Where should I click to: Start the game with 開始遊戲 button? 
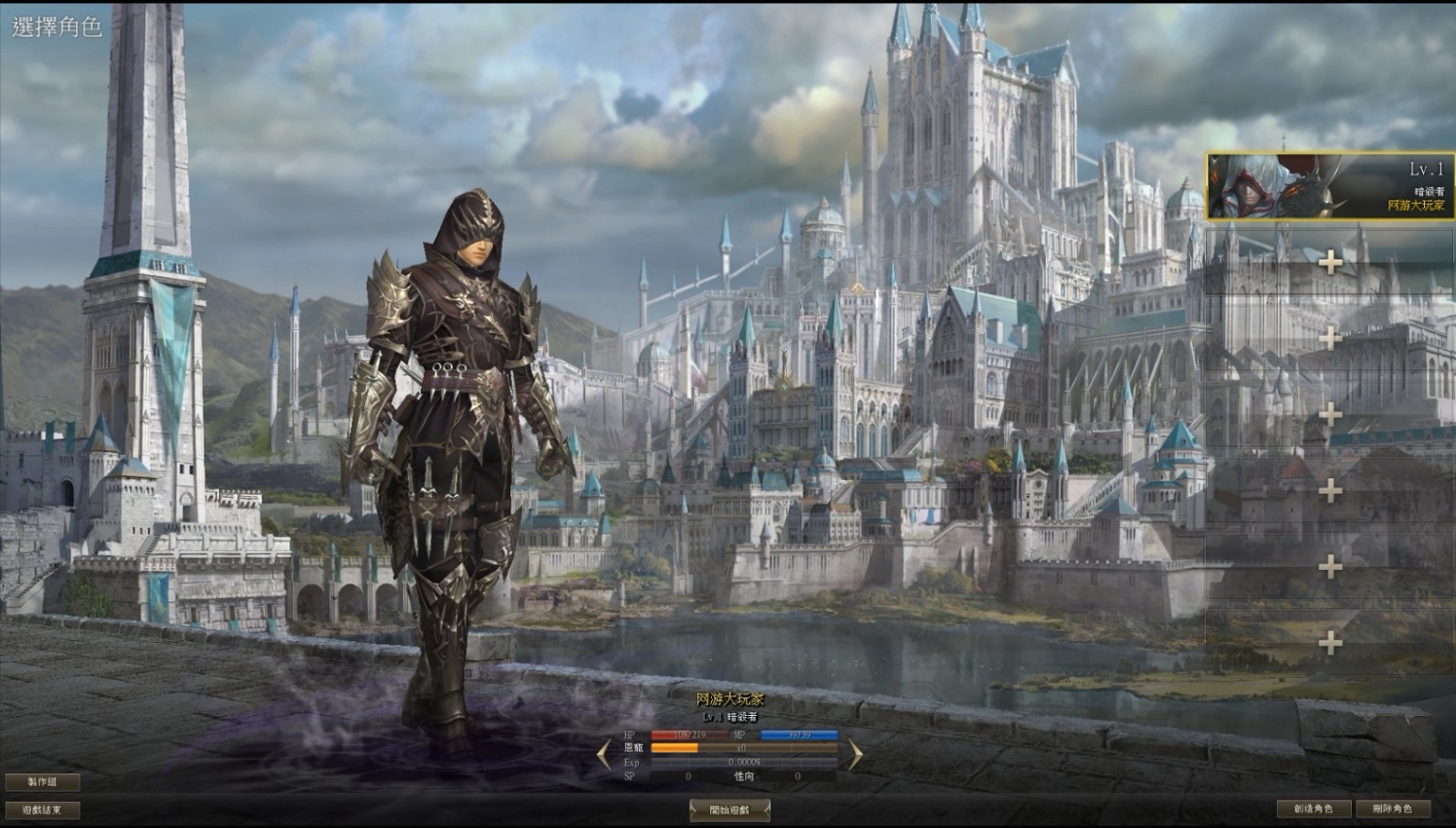(x=729, y=809)
